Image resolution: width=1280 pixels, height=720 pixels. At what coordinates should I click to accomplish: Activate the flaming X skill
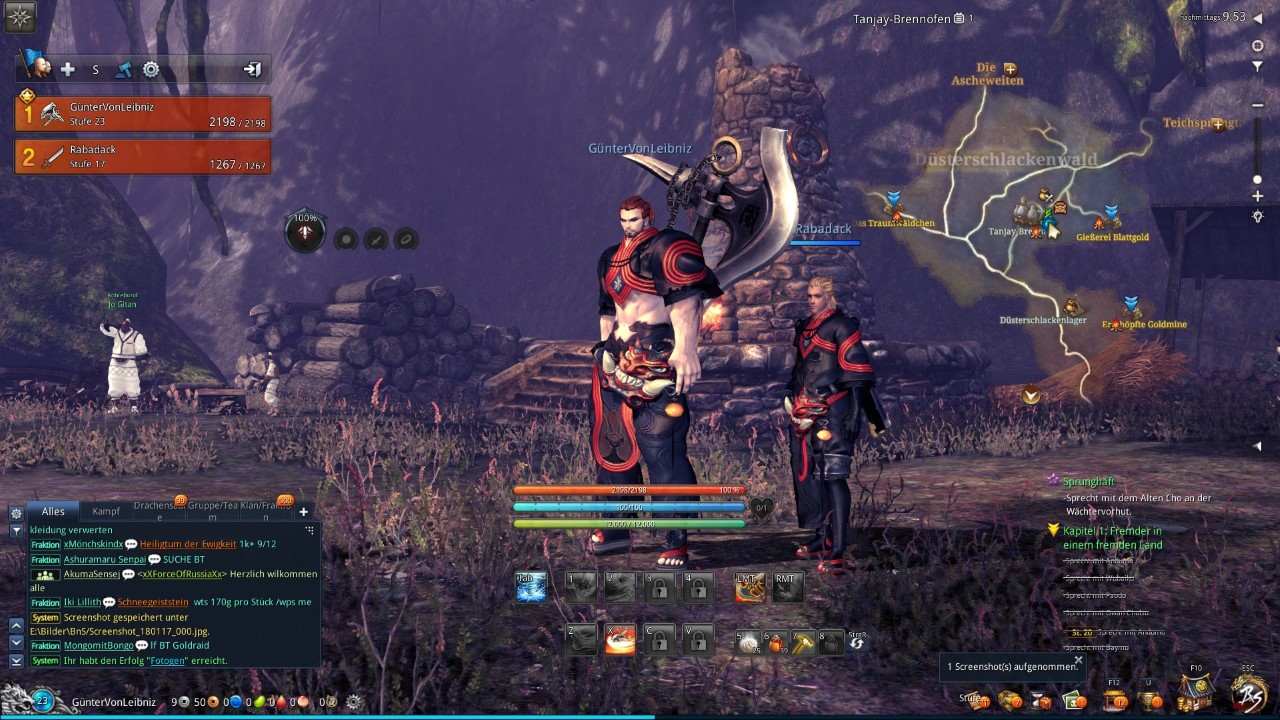point(620,639)
